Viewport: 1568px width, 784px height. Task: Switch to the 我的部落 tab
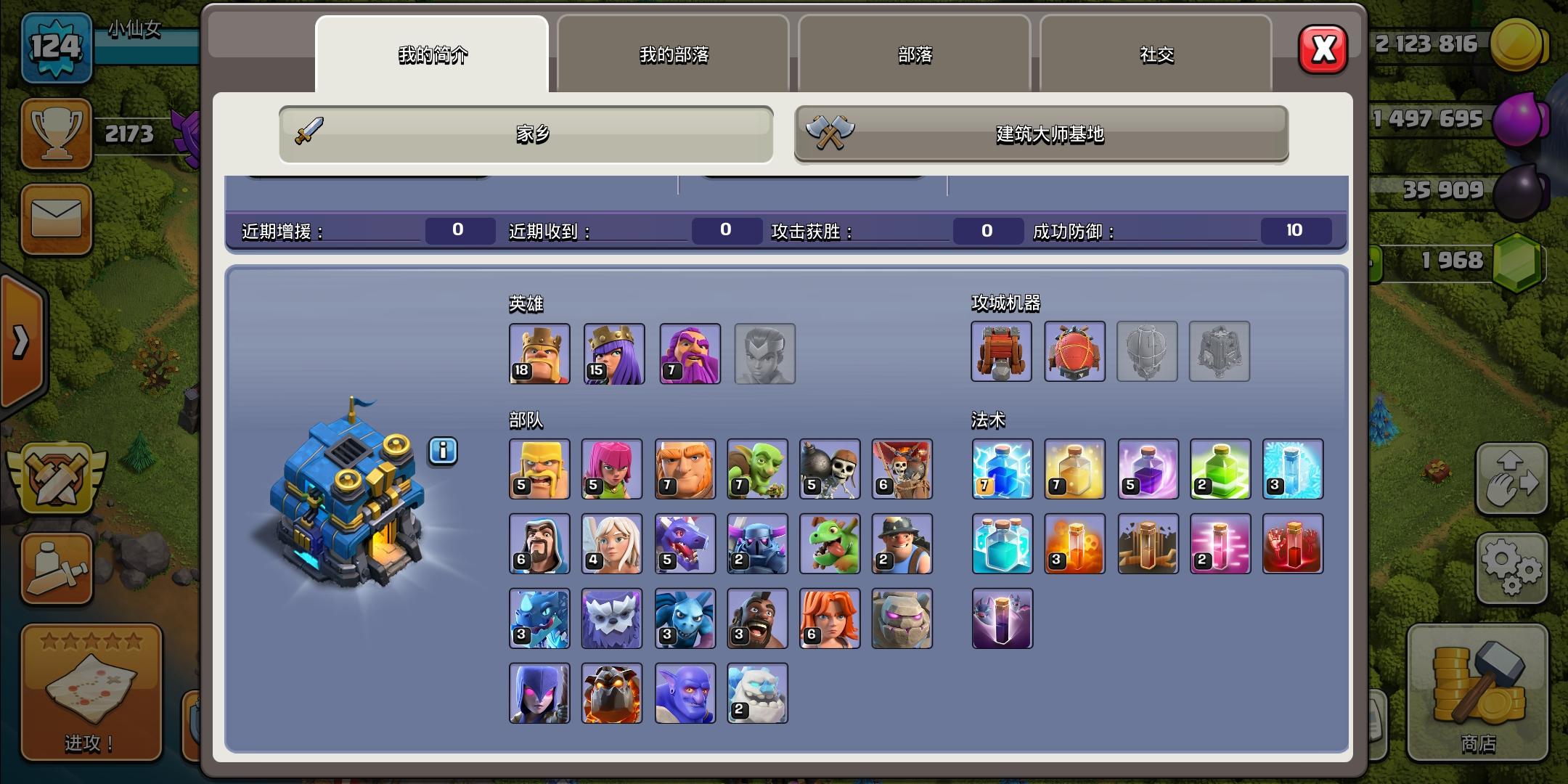pyautogui.click(x=671, y=54)
